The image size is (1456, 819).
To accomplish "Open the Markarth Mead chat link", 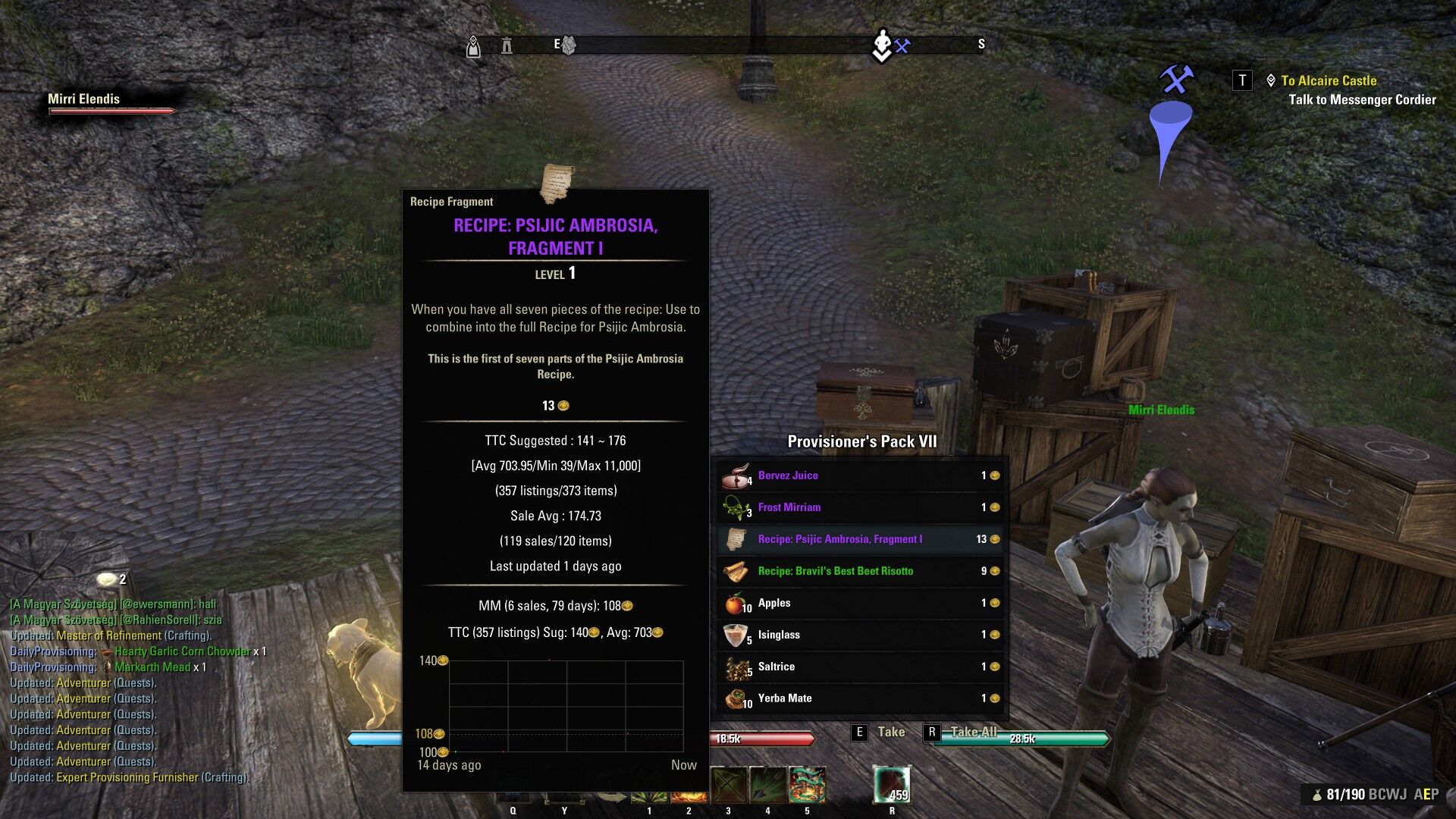I will (152, 667).
